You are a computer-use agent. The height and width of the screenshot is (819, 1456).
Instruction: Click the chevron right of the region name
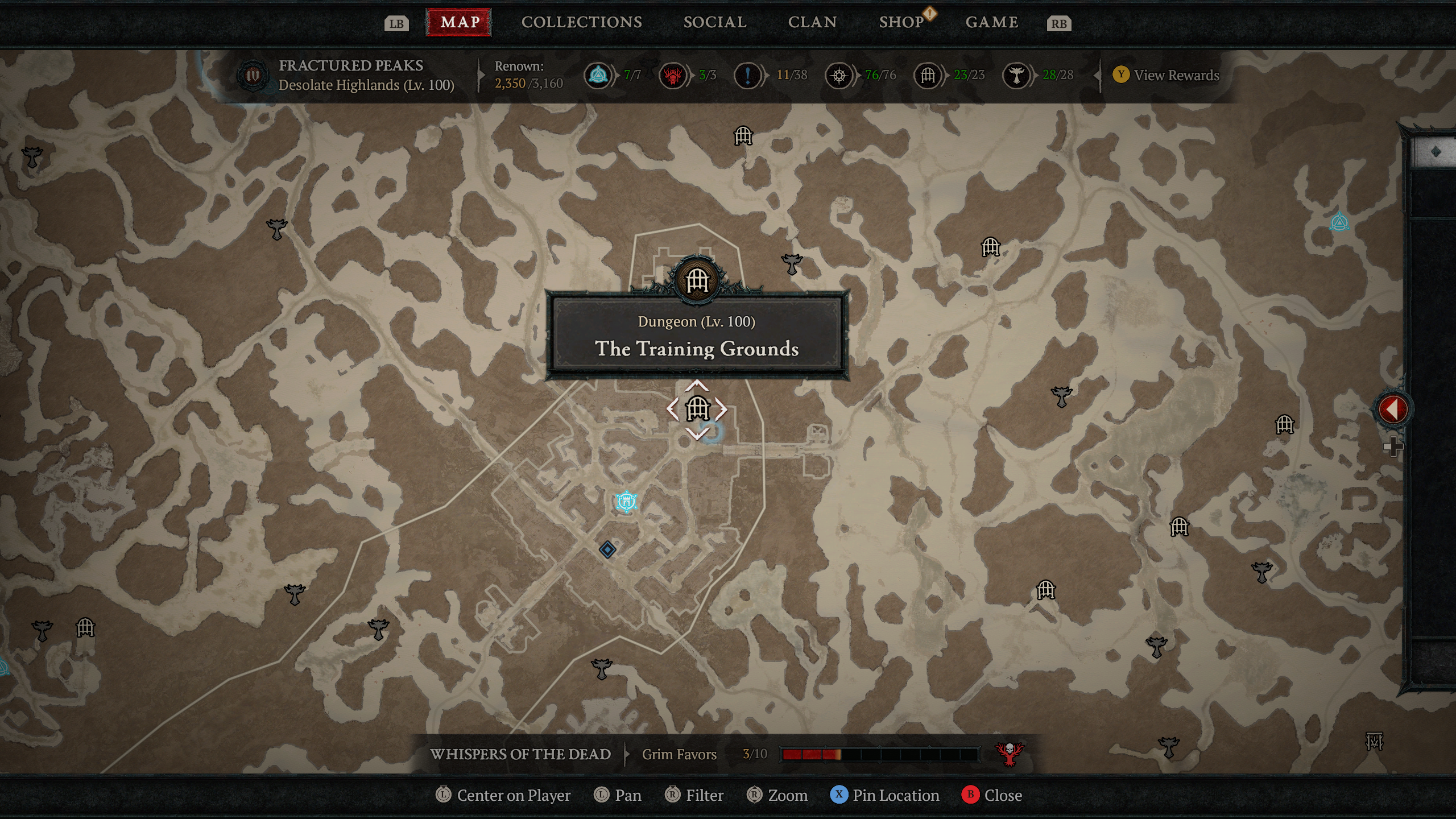pyautogui.click(x=481, y=75)
